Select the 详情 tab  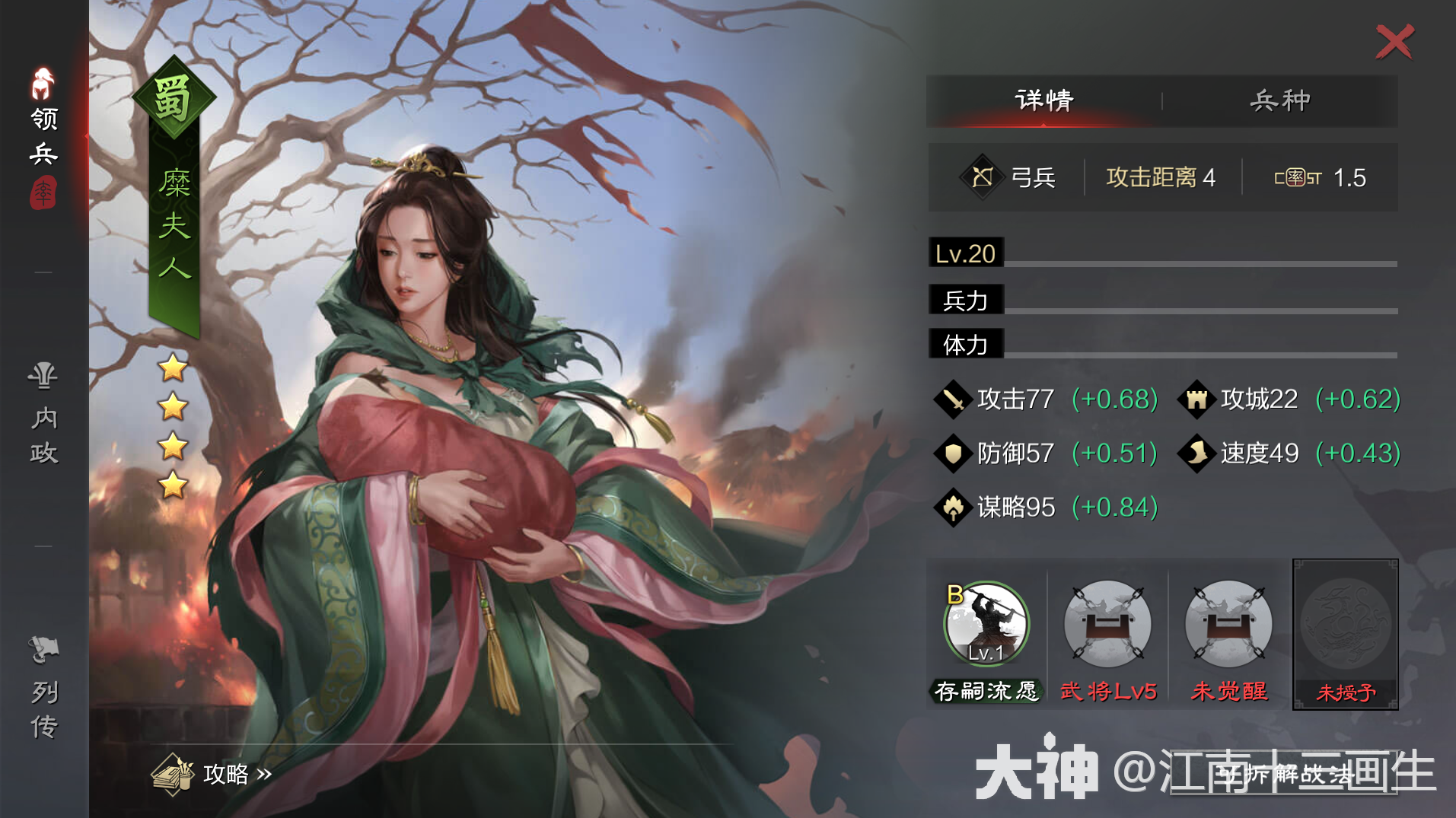[x=1043, y=100]
